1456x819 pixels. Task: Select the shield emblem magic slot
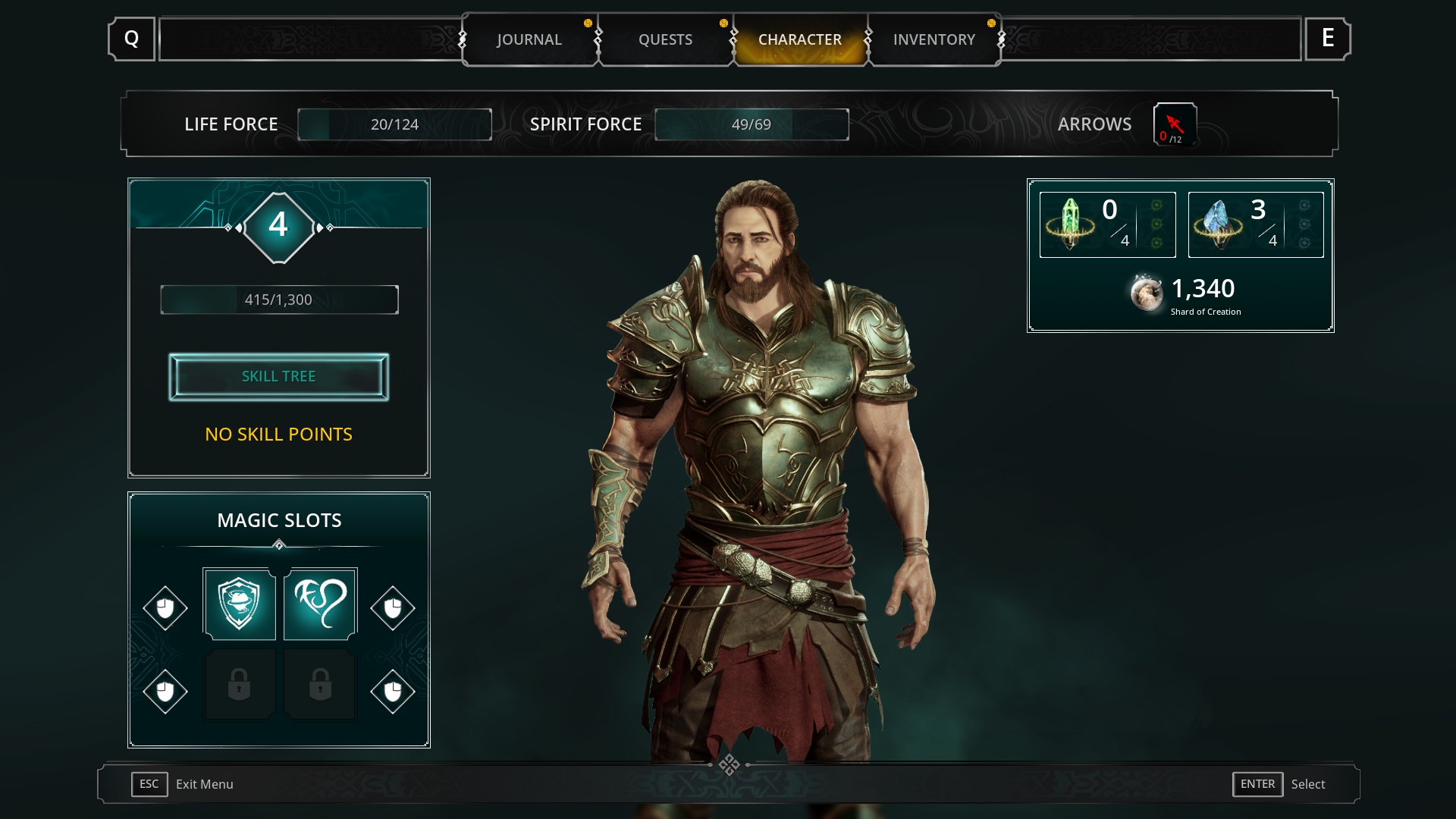click(x=239, y=604)
